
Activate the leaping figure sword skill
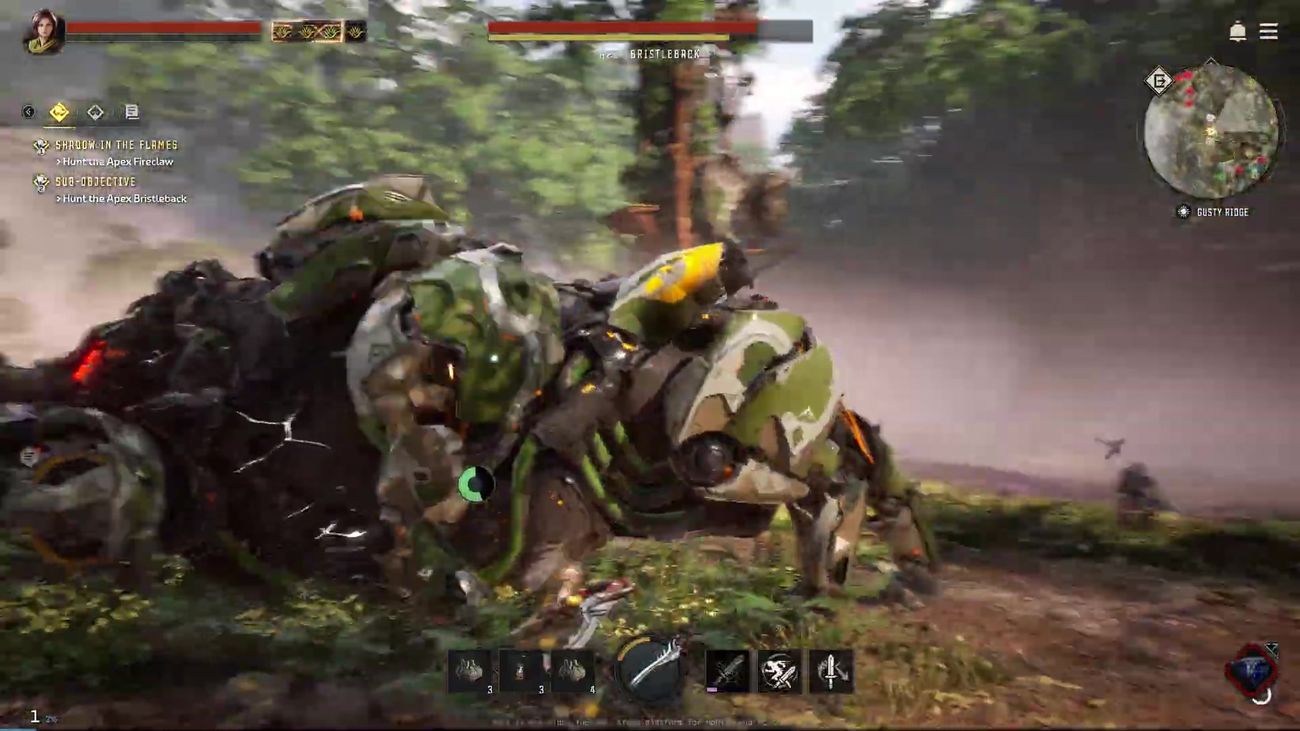click(x=779, y=670)
